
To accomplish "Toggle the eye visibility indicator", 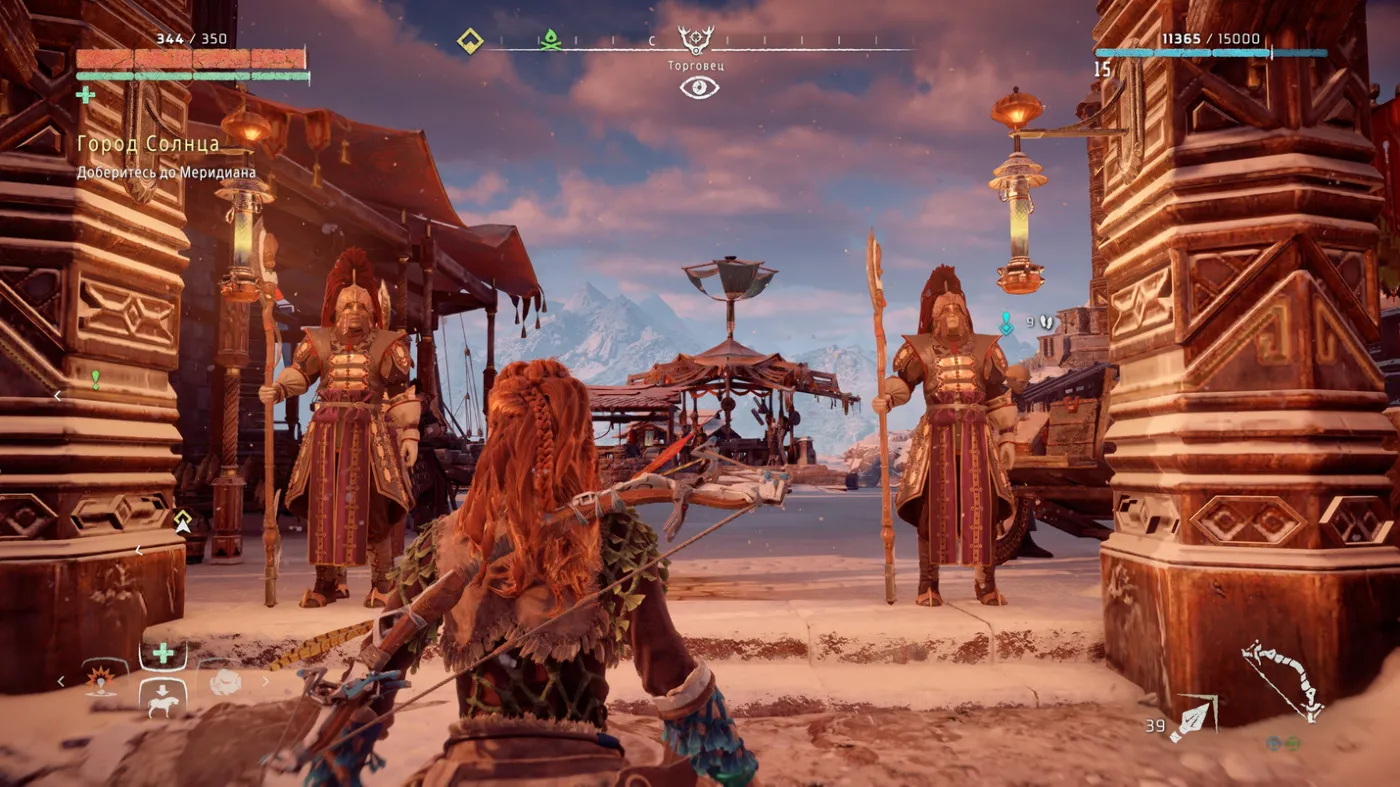I will [699, 87].
